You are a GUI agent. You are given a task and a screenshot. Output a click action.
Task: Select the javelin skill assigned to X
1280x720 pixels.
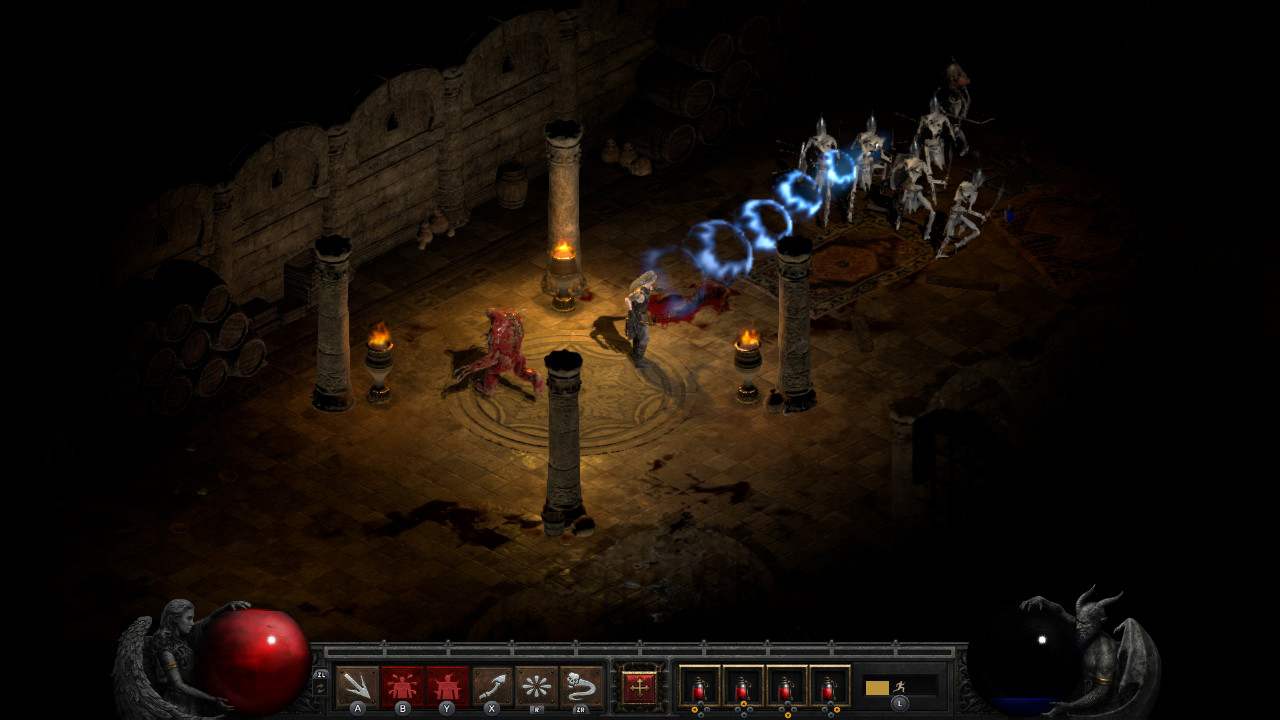tap(492, 683)
